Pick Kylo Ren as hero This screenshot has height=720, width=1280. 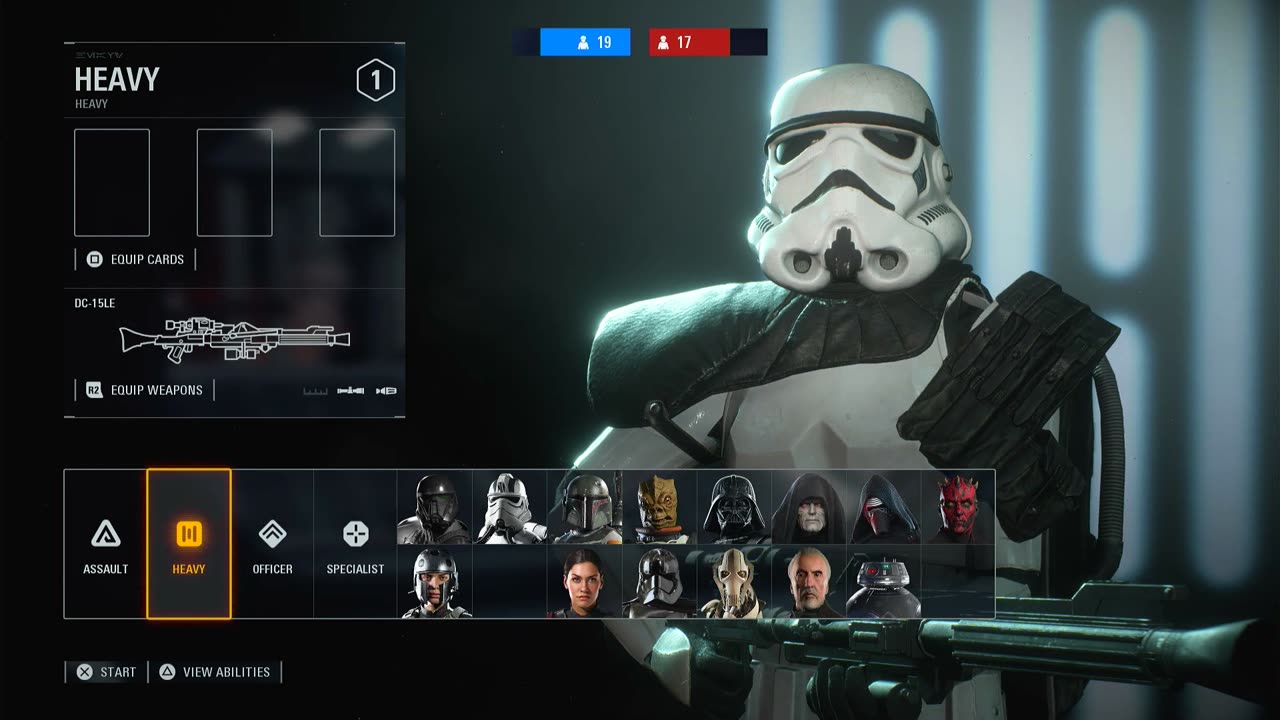tap(884, 508)
